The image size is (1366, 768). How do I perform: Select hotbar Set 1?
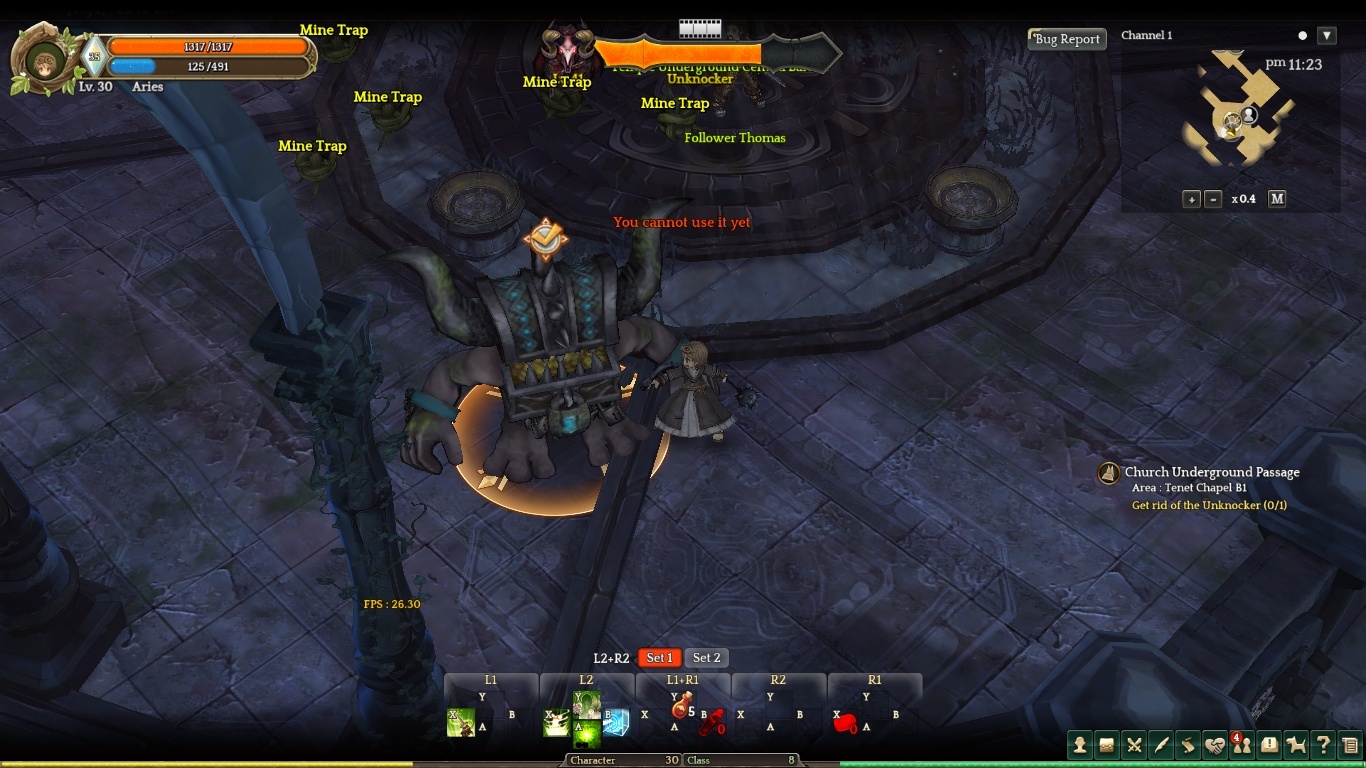pos(659,658)
